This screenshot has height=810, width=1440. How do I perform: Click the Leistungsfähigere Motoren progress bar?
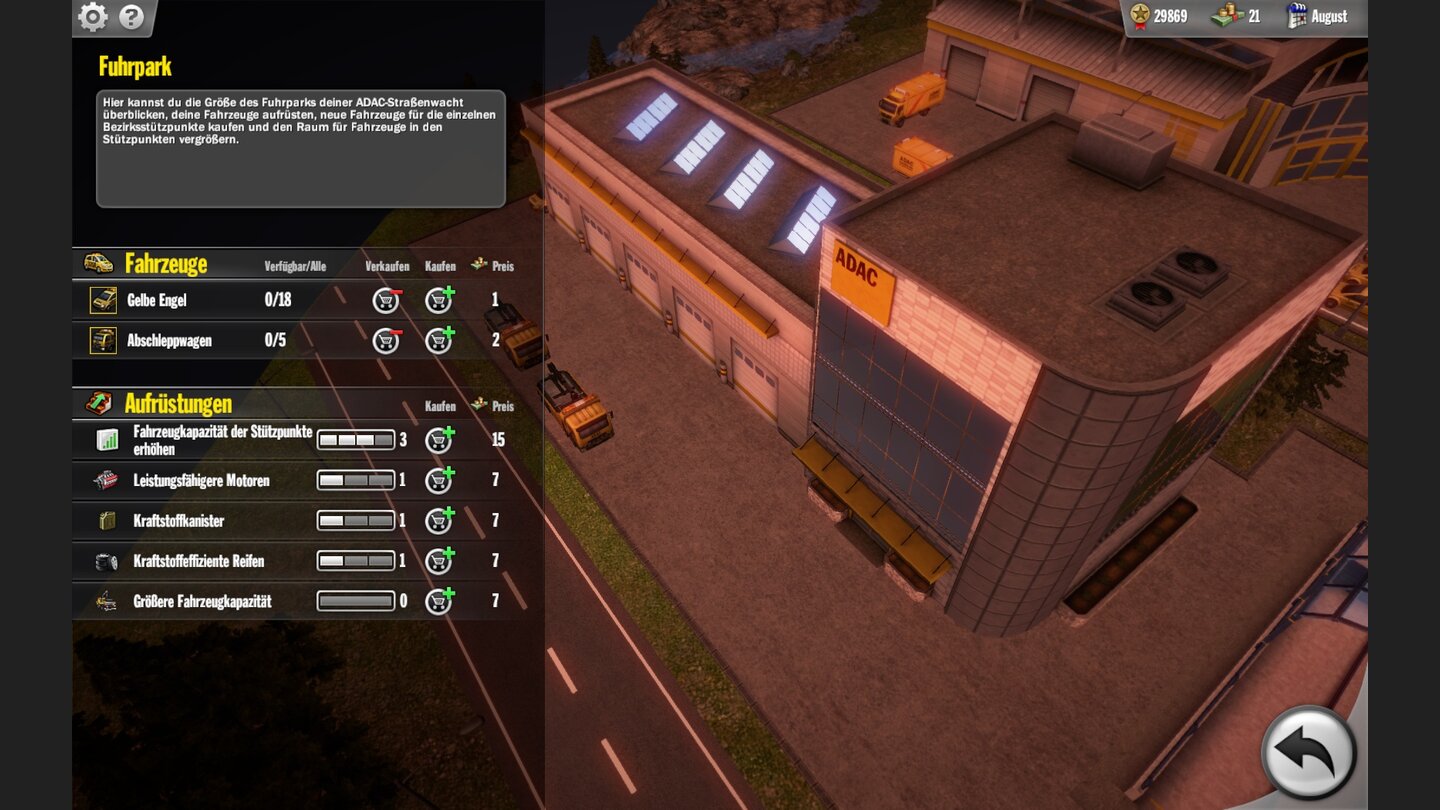pyautogui.click(x=355, y=480)
